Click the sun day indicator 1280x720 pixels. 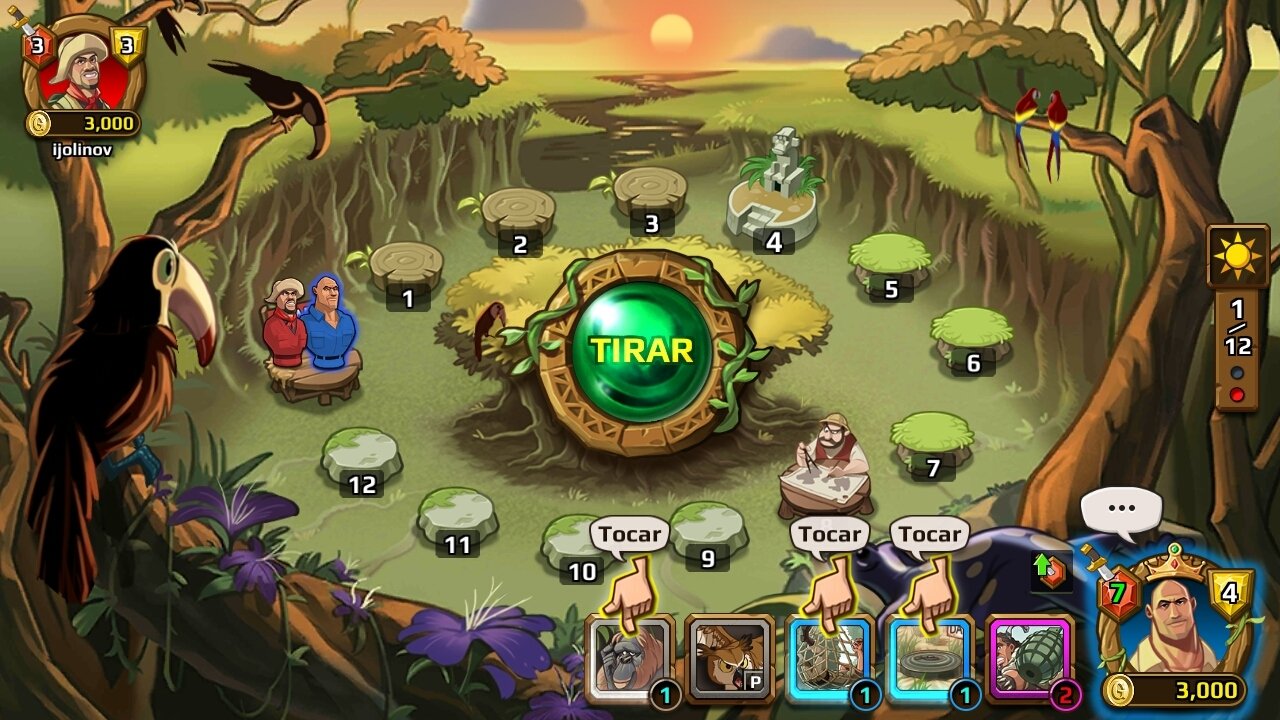click(x=1238, y=256)
